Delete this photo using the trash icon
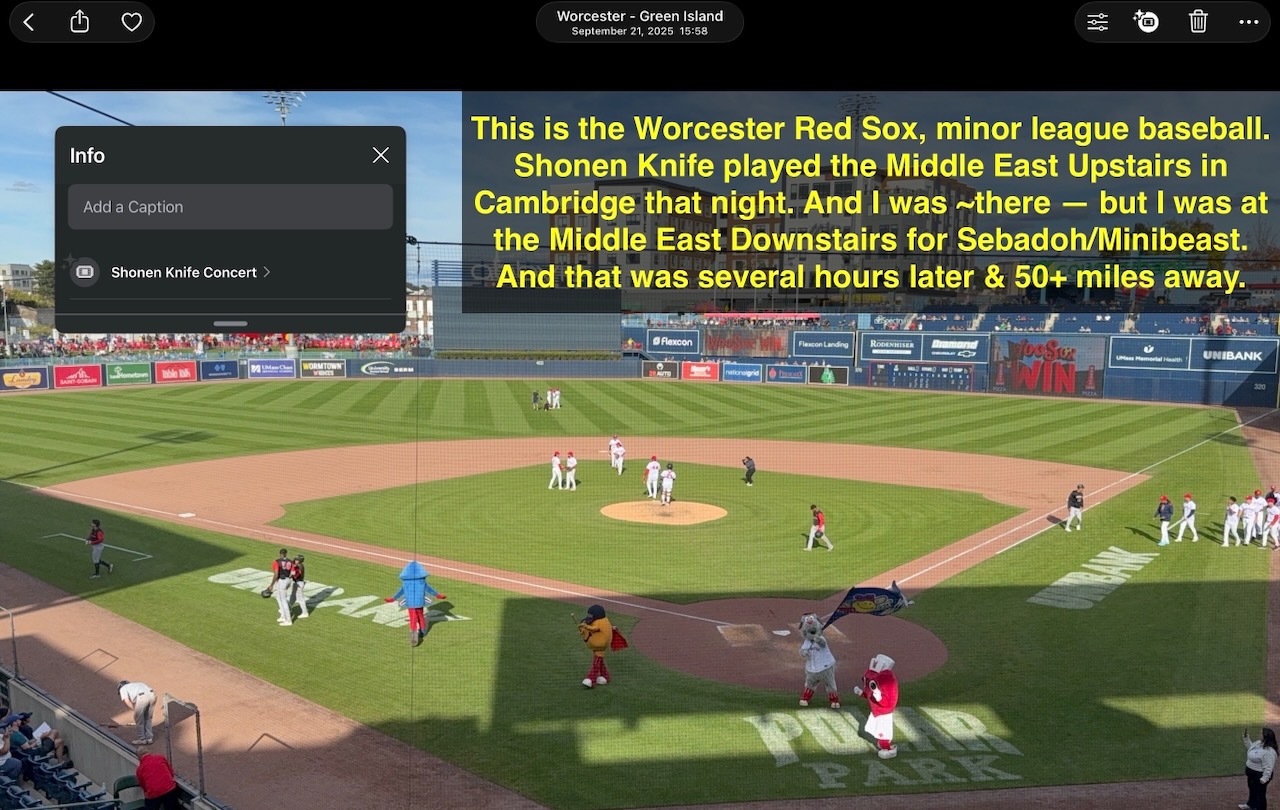 pos(1198,21)
